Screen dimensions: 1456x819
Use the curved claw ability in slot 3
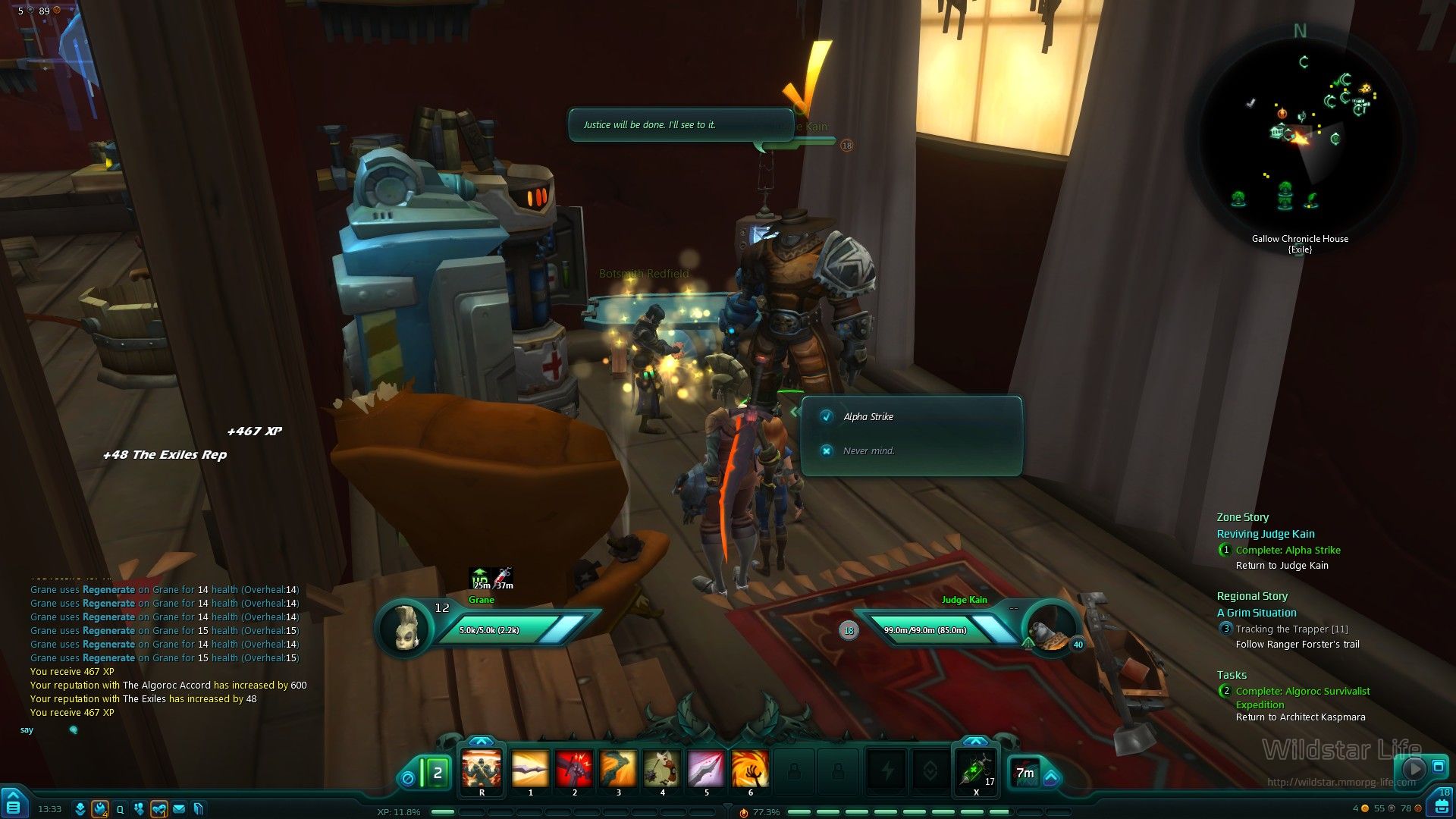click(x=618, y=769)
